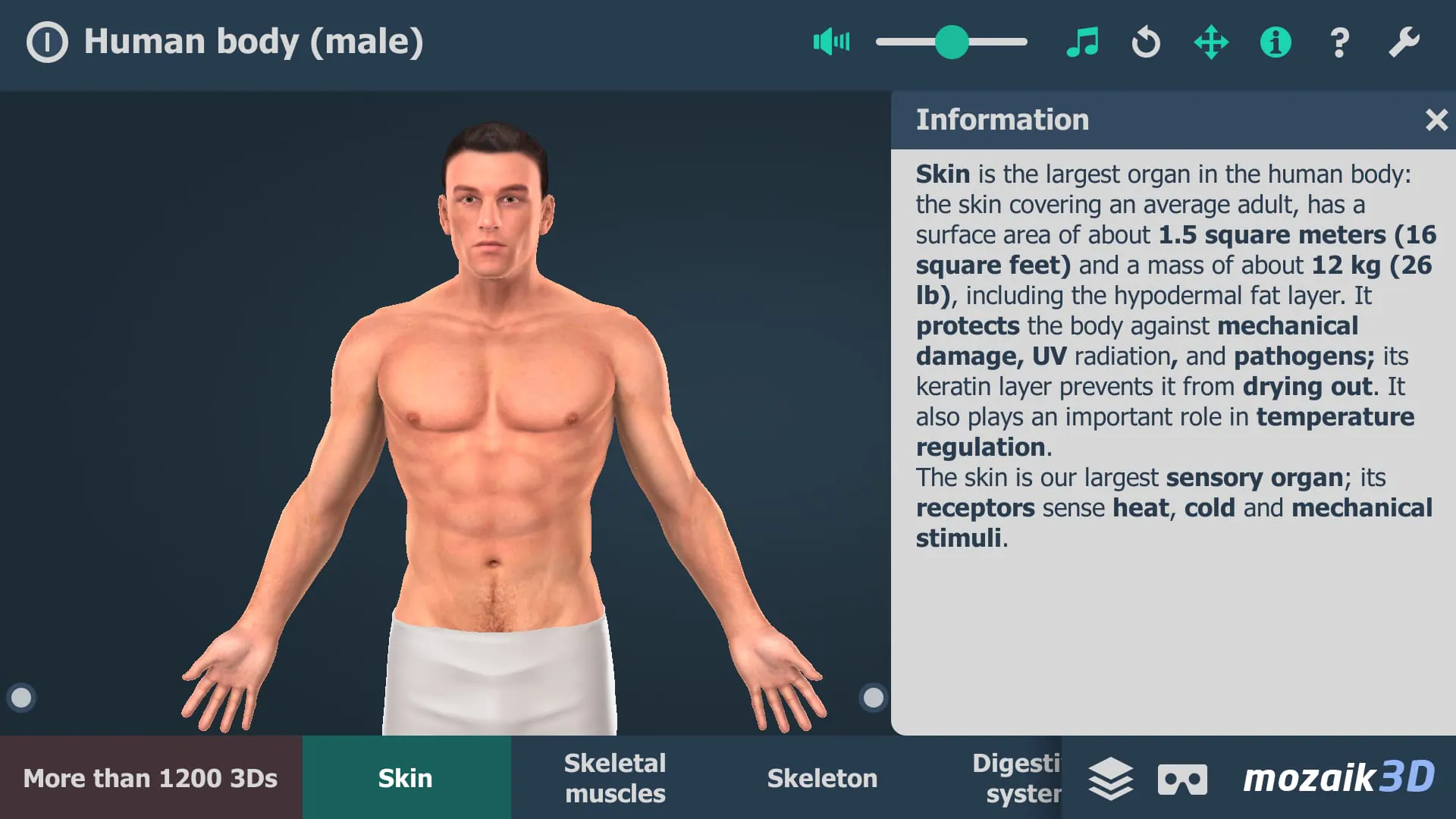This screenshot has height=819, width=1456.
Task: Switch to the Skeletal muscles view
Action: pos(615,777)
